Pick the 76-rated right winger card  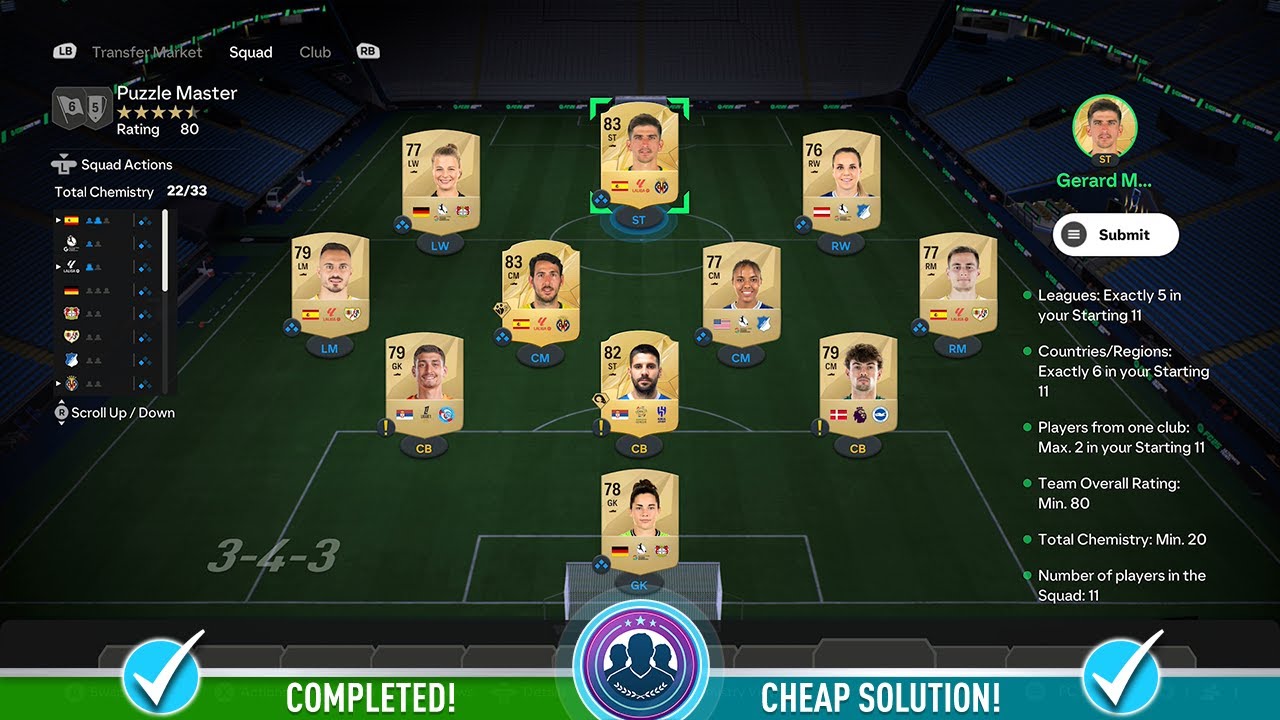pos(841,180)
